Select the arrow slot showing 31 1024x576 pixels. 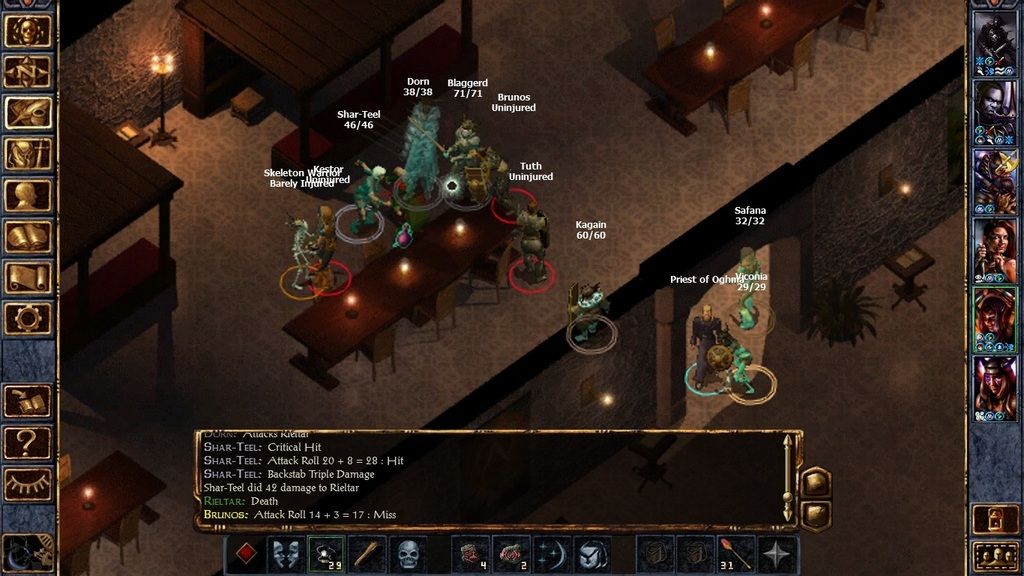tap(736, 554)
